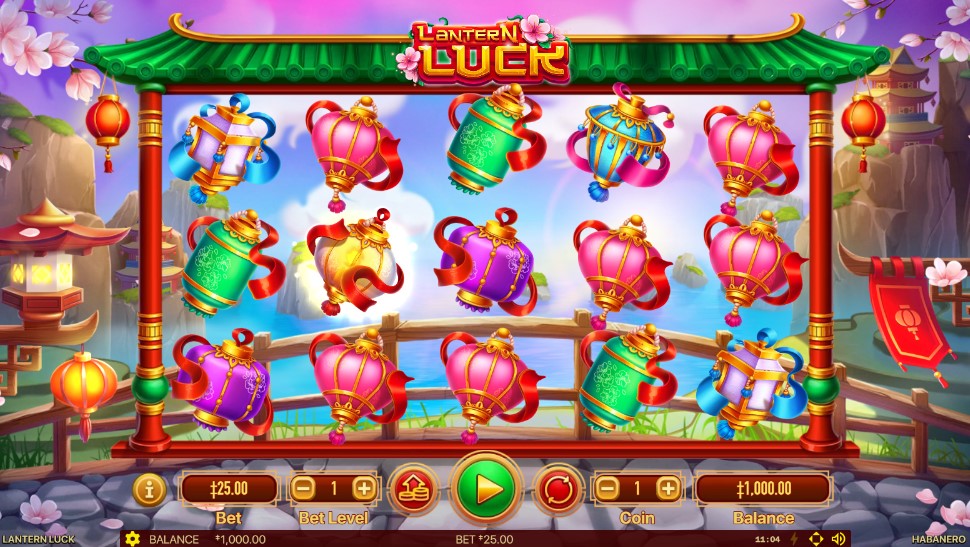The image size is (970, 547).
Task: Open settings with the gear icon
Action: tap(132, 539)
